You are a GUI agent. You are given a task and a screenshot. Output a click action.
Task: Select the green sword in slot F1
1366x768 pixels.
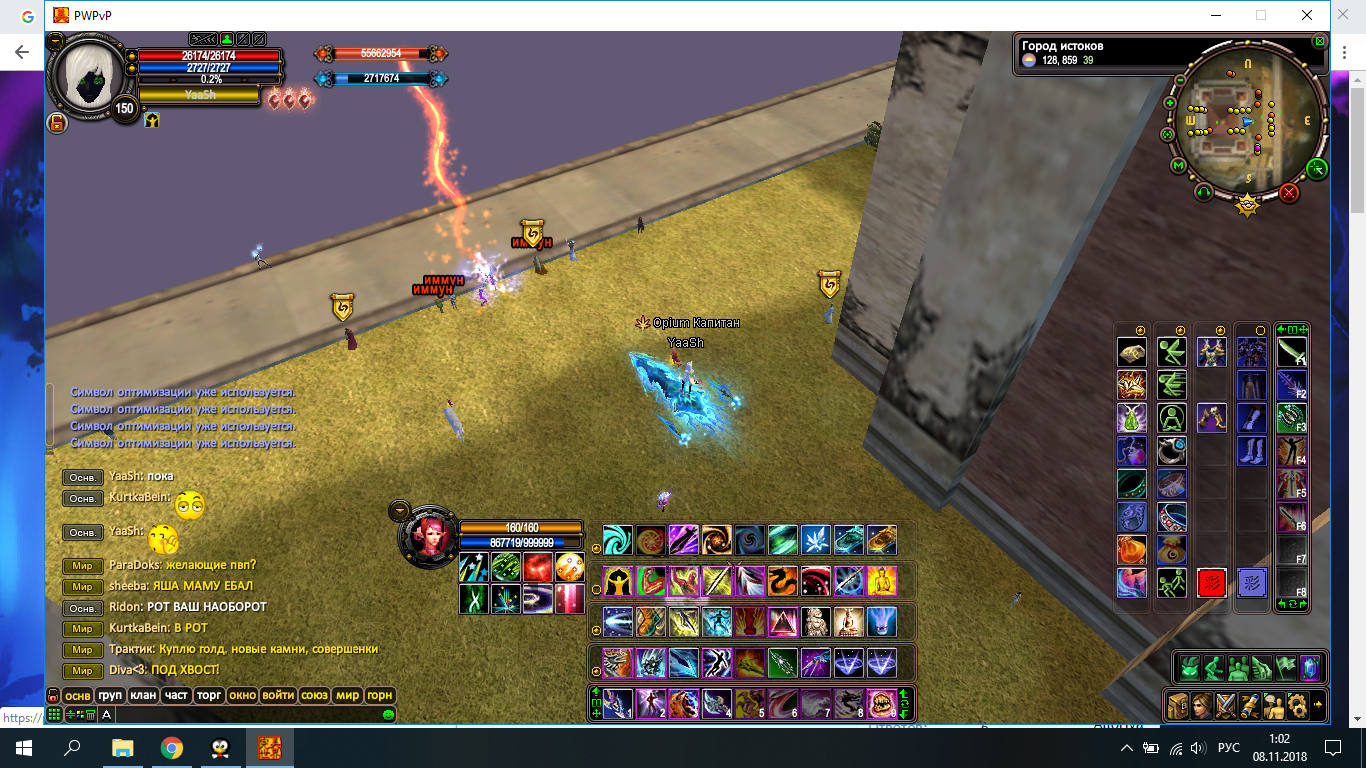tap(1292, 352)
